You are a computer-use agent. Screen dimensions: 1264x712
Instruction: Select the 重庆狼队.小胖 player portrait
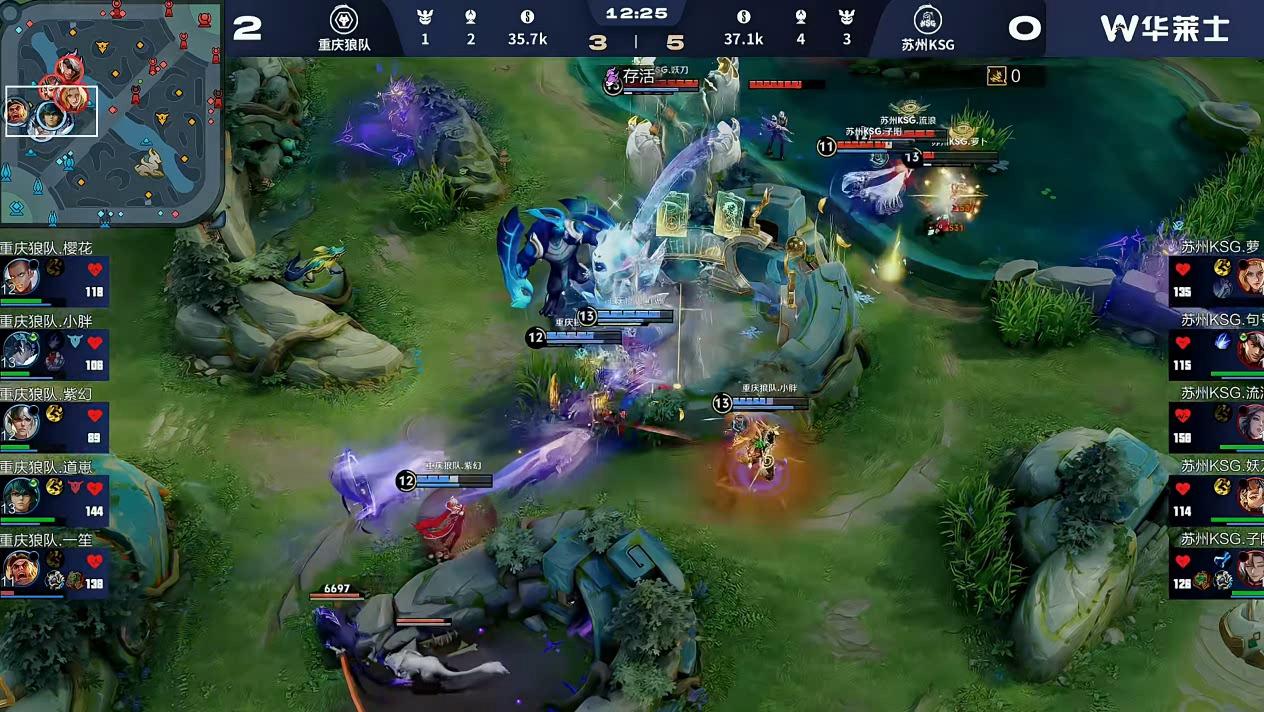(x=21, y=350)
